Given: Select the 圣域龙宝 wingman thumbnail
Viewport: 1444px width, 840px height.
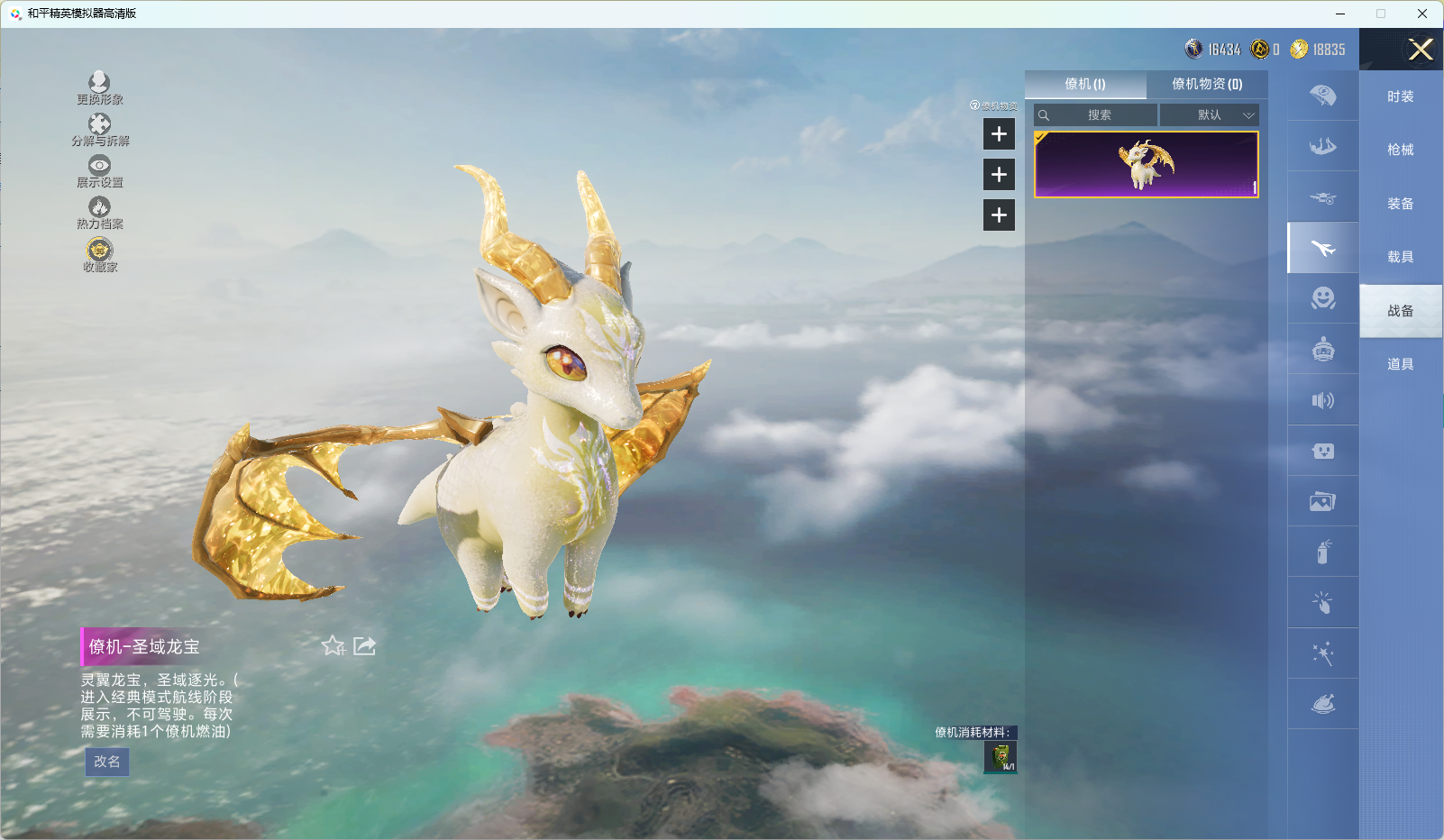Looking at the screenshot, I should click(1146, 164).
